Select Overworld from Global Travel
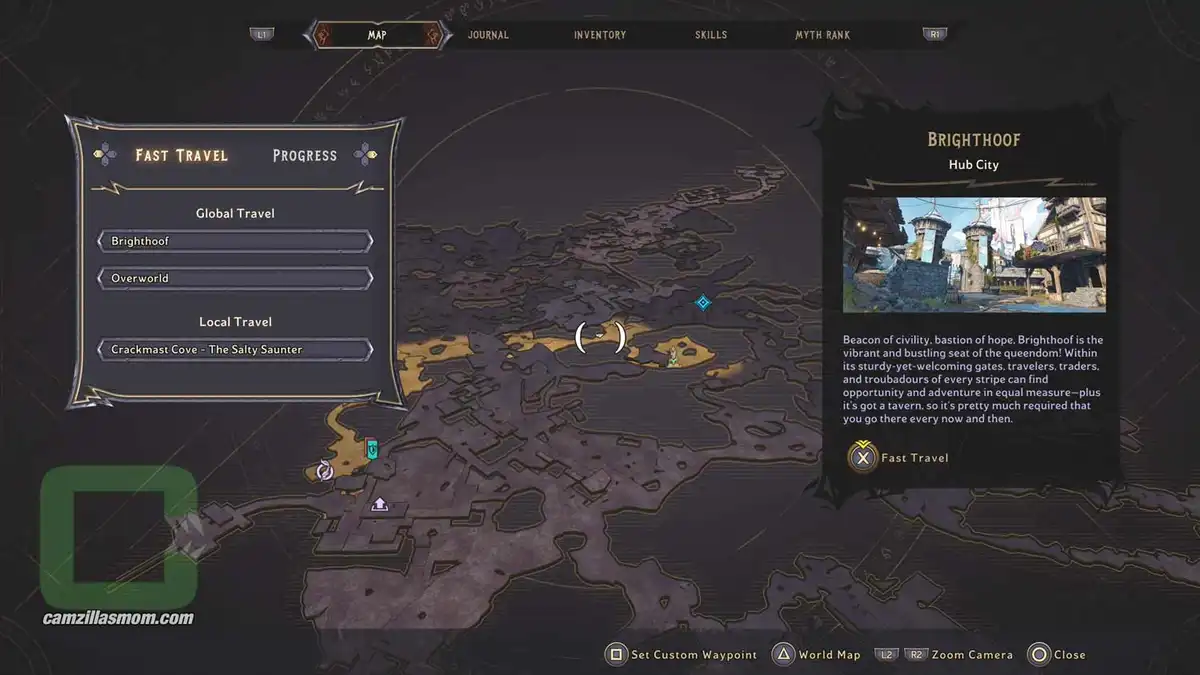This screenshot has height=675, width=1200. pyautogui.click(x=235, y=278)
